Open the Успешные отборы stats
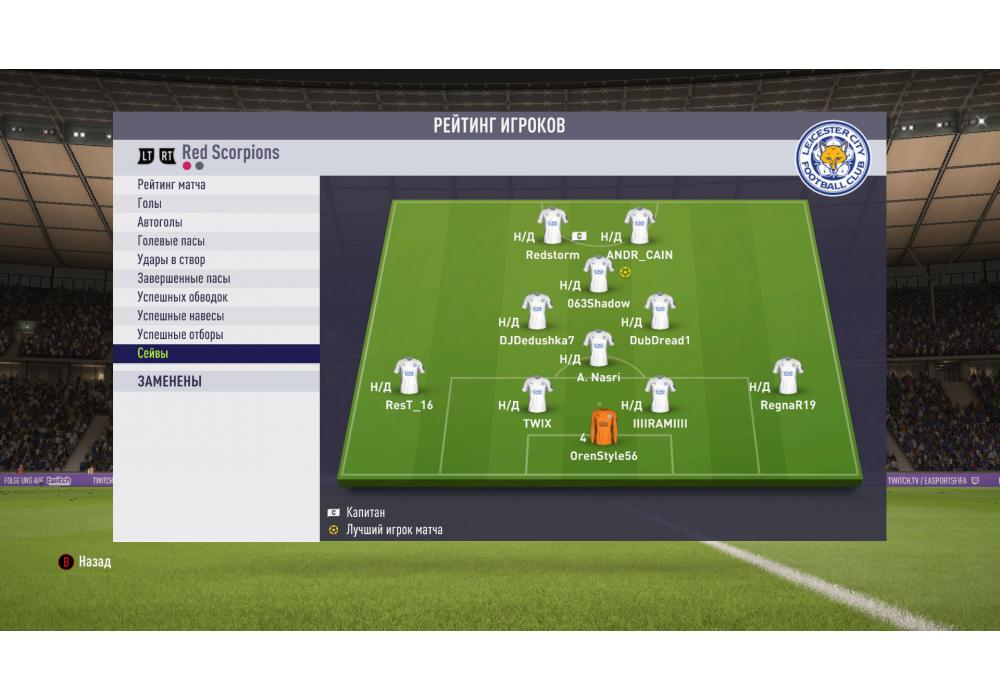This screenshot has height=700, width=1000. coord(216,335)
